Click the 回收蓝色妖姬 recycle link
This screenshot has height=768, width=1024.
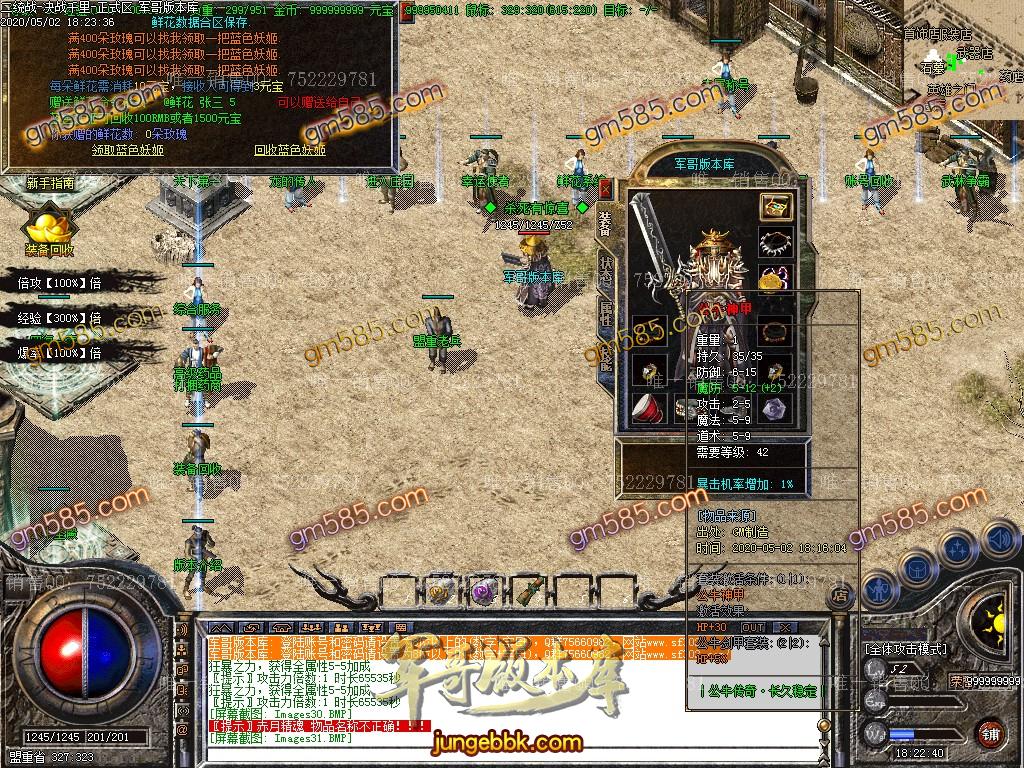click(289, 151)
